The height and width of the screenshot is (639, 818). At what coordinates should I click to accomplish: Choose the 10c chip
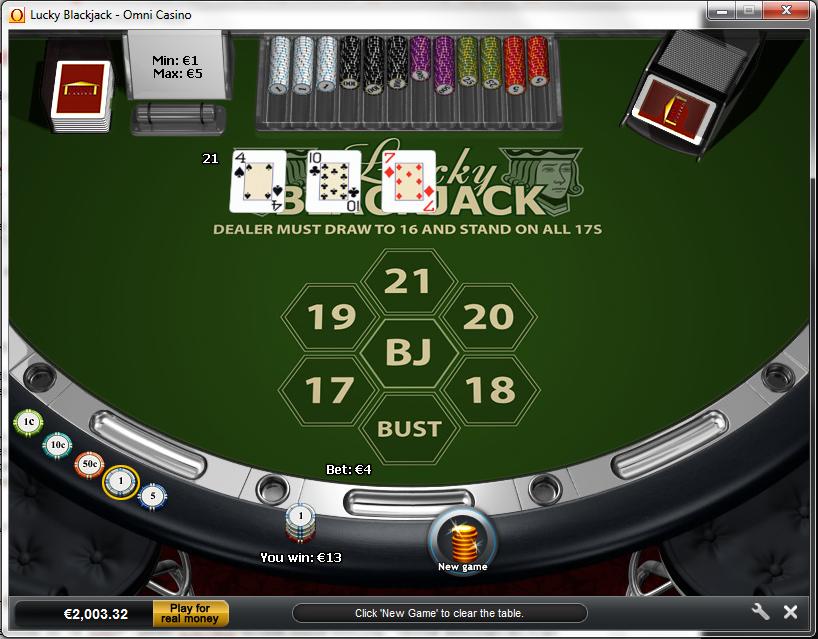(58, 444)
